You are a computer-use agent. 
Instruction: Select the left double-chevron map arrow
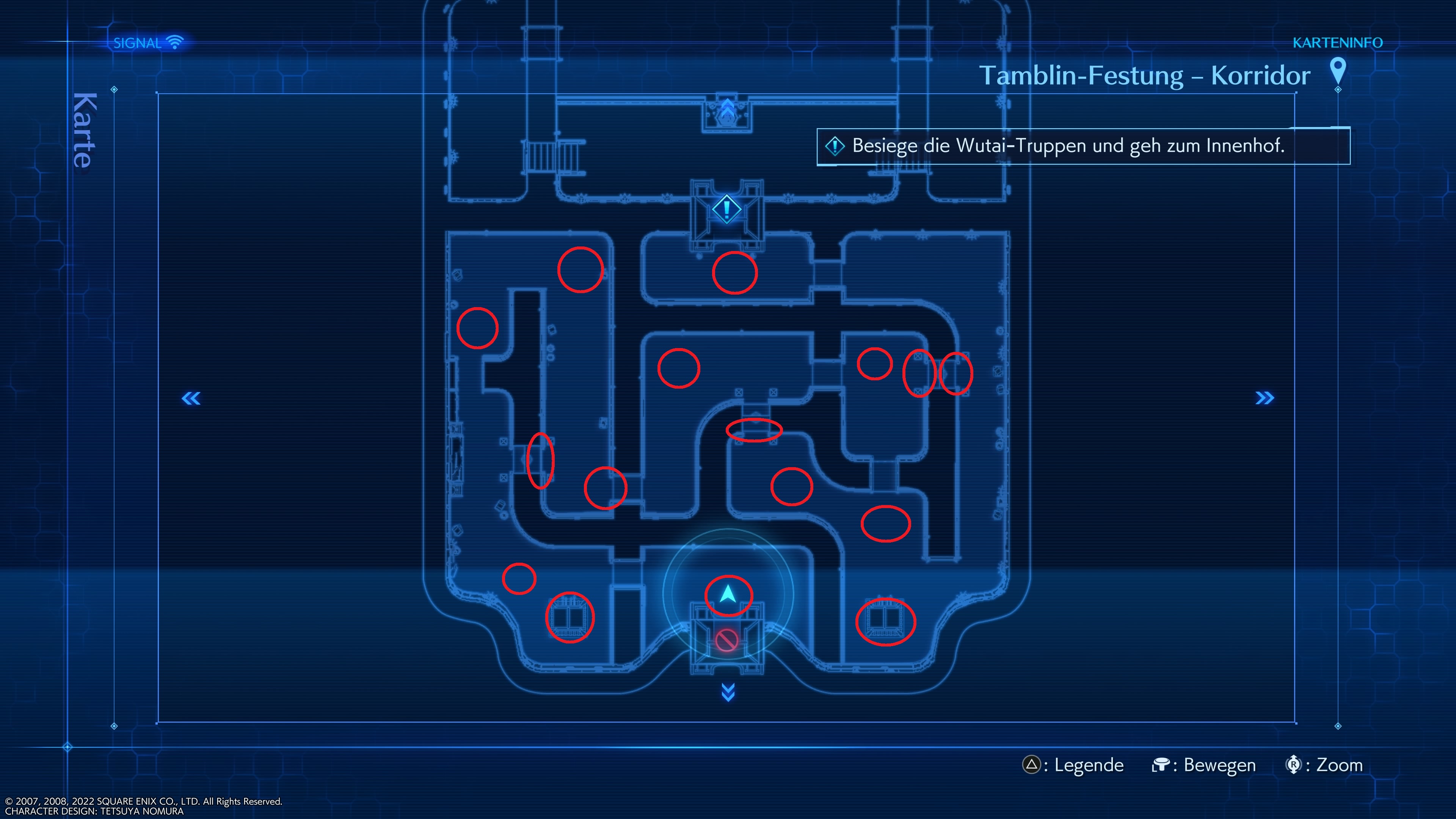(191, 399)
